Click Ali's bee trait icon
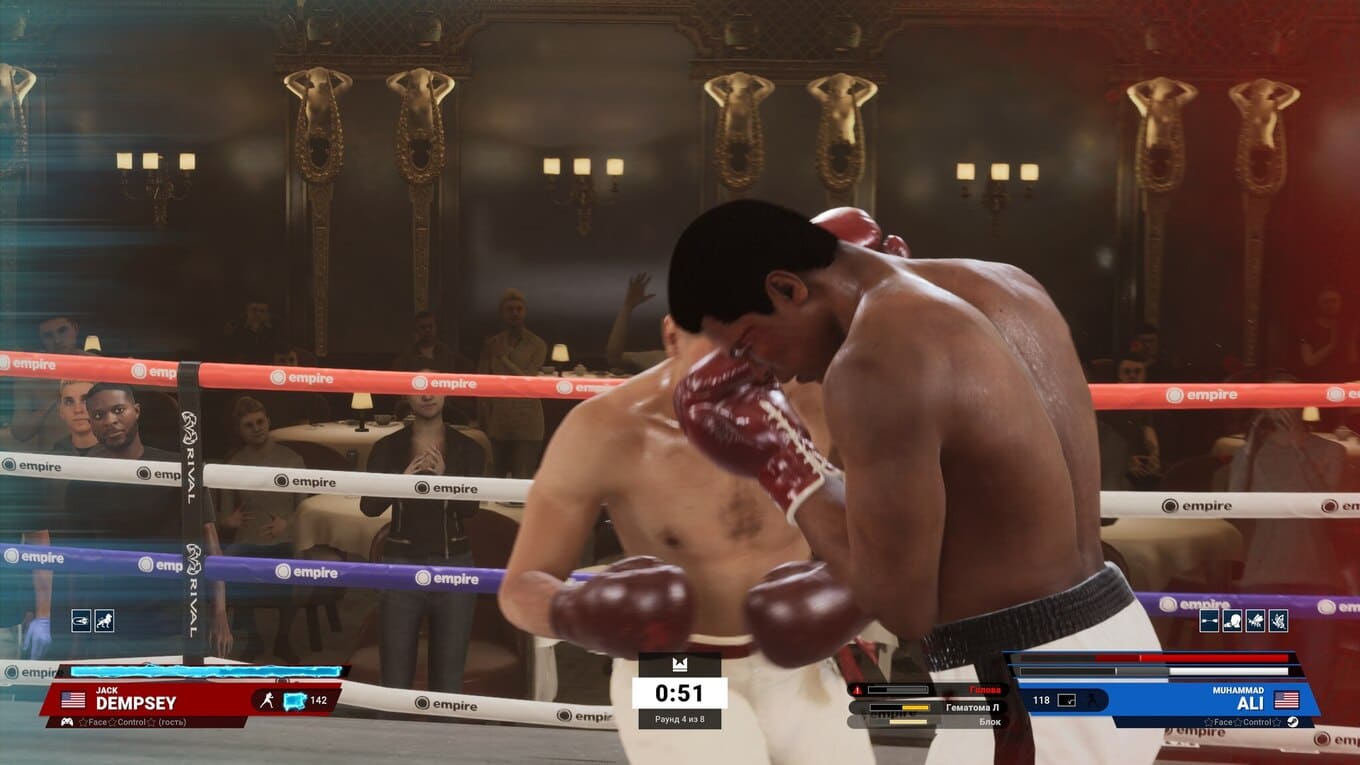The width and height of the screenshot is (1360, 765). [x=1255, y=621]
